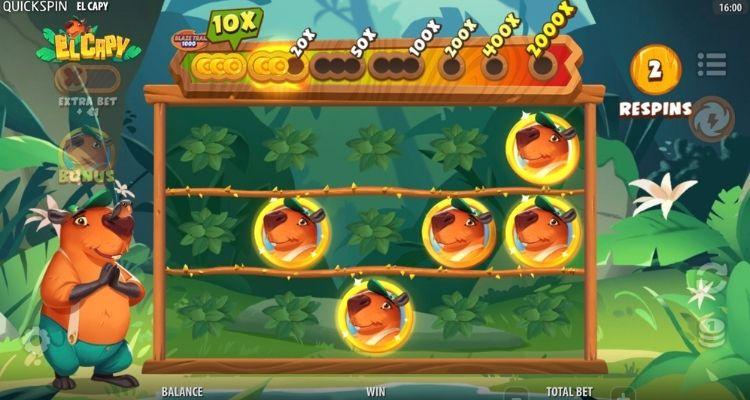The width and height of the screenshot is (750, 400).
Task: Toggle the Extra Bet switch
Action: click(87, 78)
